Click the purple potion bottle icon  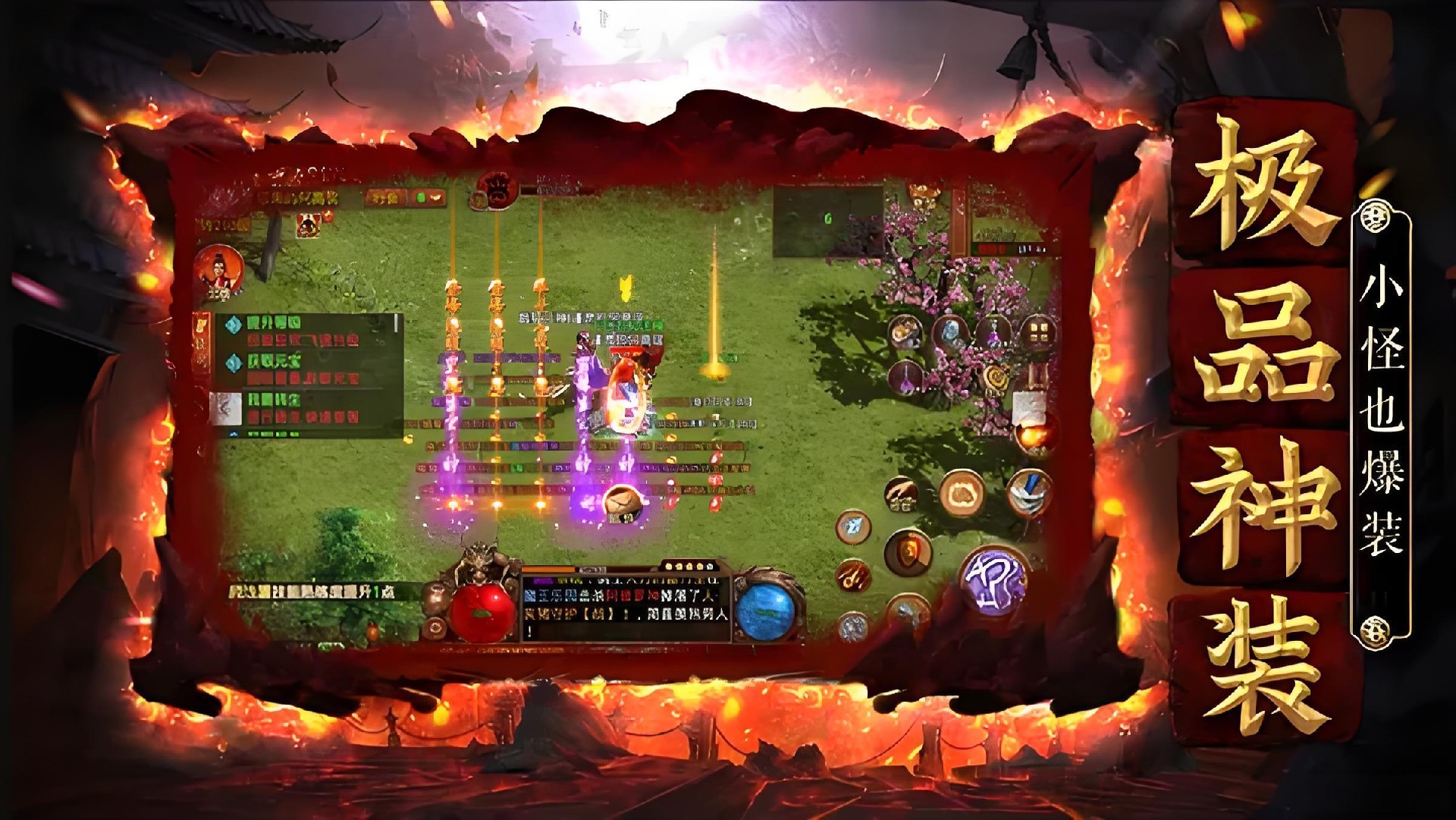pos(992,331)
